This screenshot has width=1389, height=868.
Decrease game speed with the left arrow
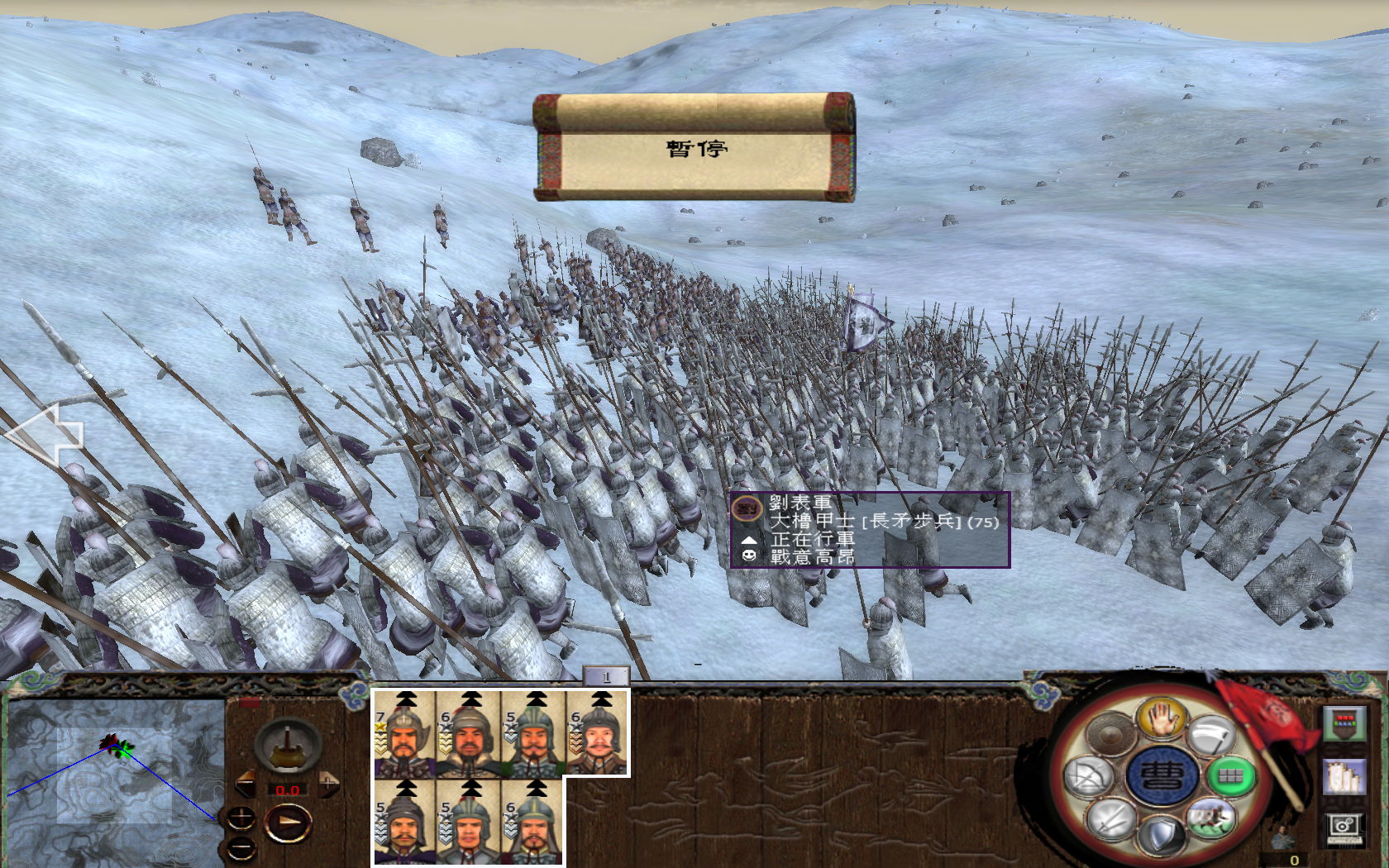coord(246,784)
